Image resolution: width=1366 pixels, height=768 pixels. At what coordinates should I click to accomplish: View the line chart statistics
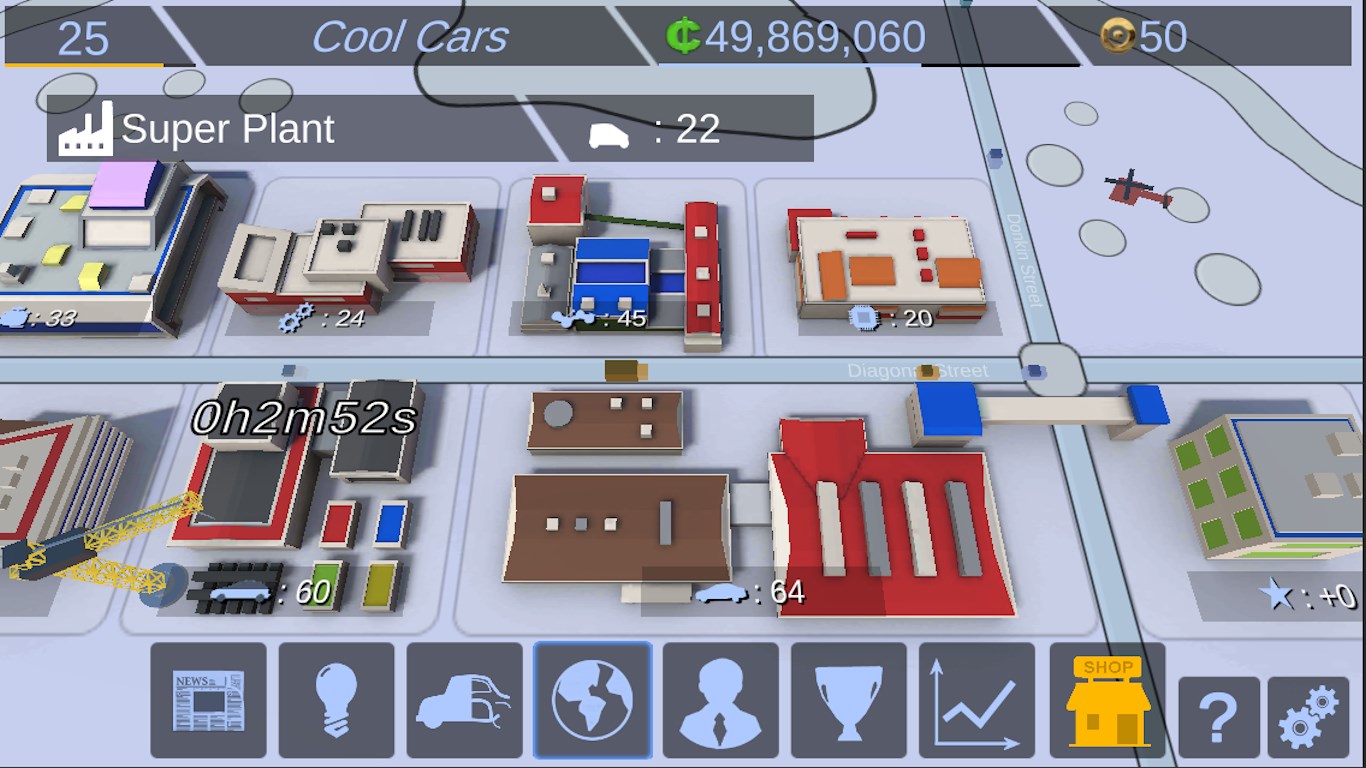[976, 700]
